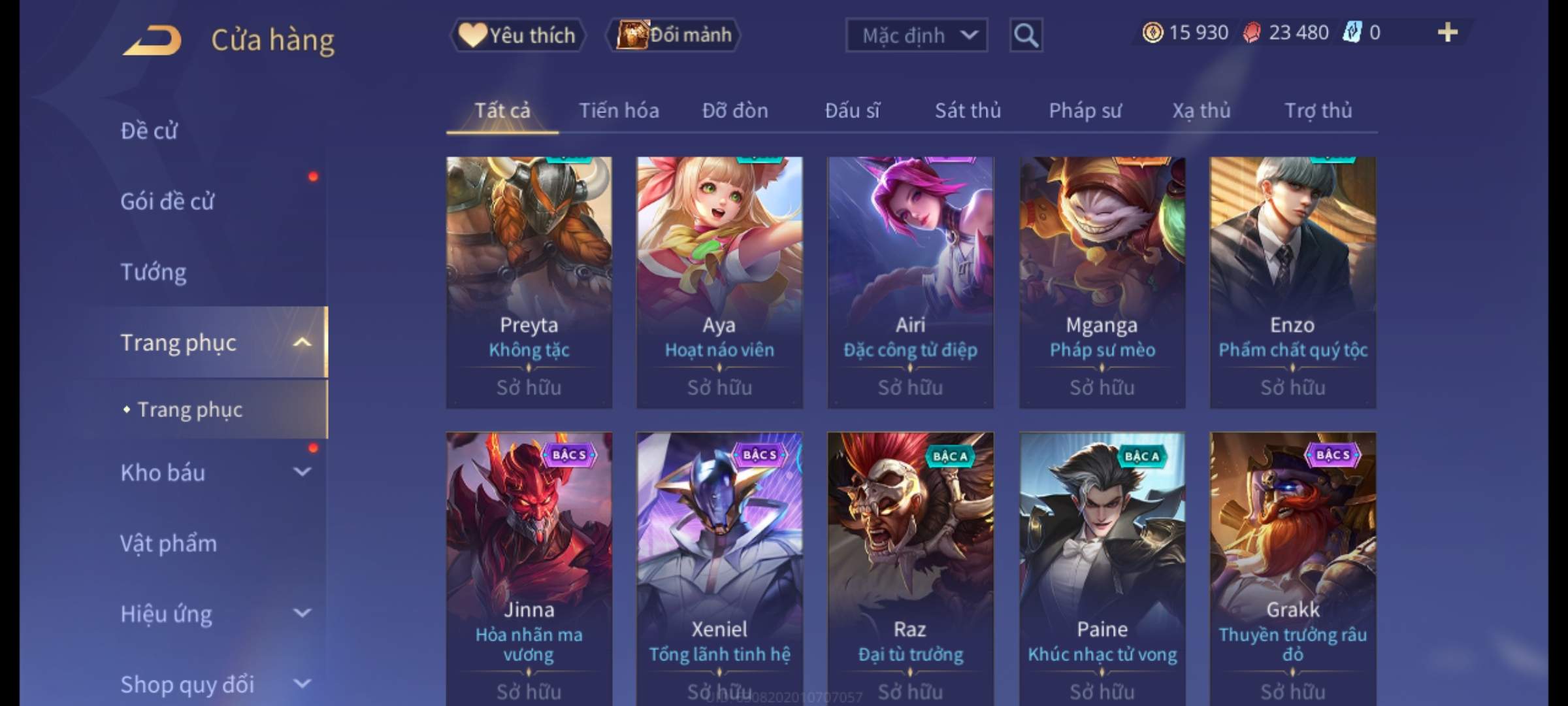
Task: Switch to the Tiến hóa tab
Action: tap(619, 110)
